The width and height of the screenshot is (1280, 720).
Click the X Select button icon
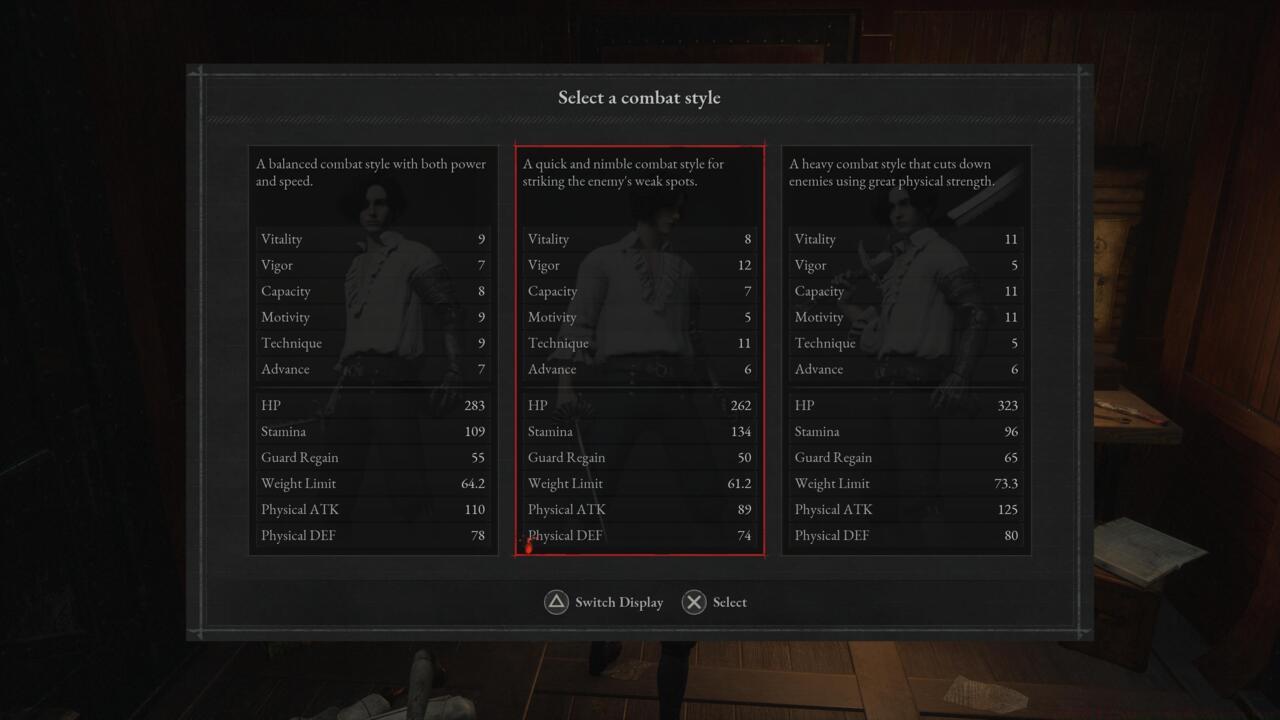(x=694, y=602)
